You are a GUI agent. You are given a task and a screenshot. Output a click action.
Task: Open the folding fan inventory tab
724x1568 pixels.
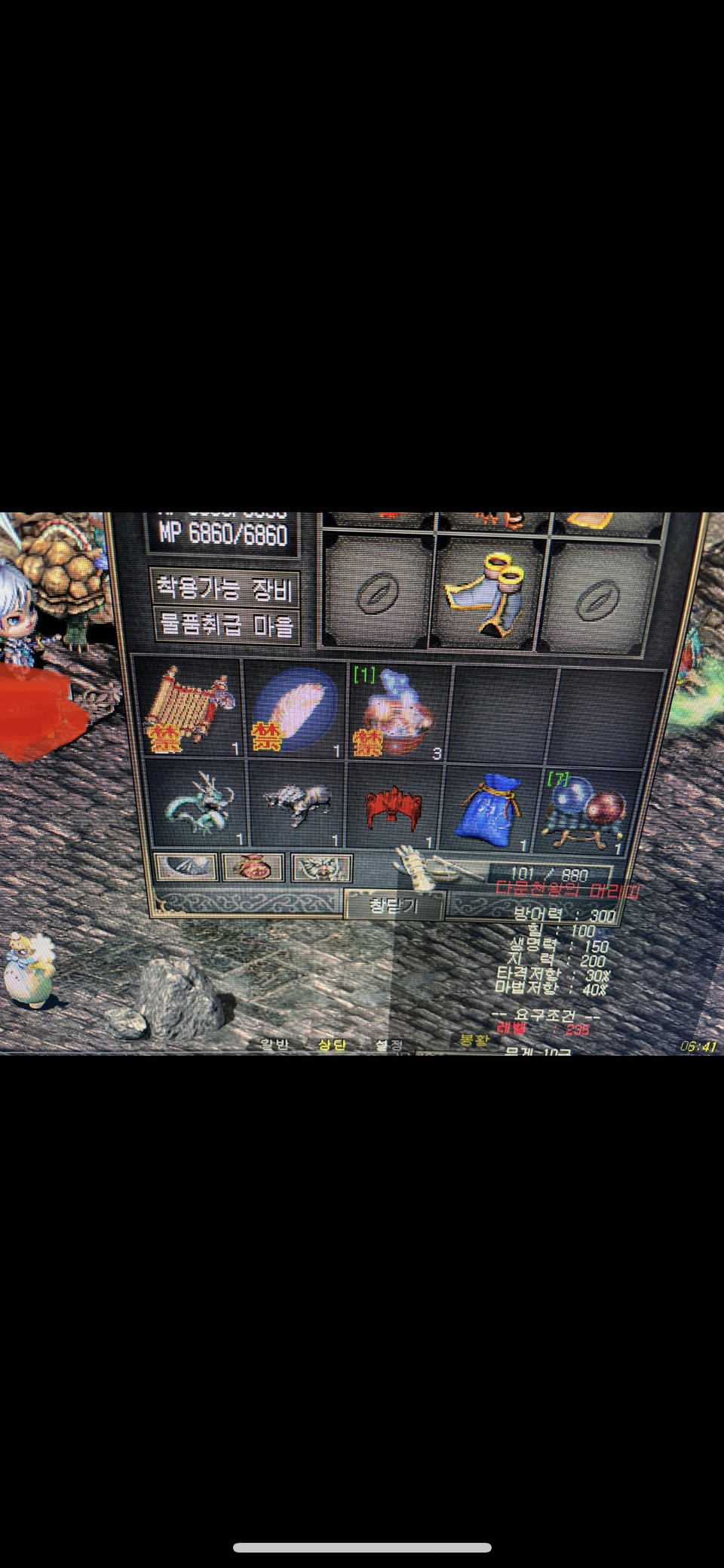[186, 867]
